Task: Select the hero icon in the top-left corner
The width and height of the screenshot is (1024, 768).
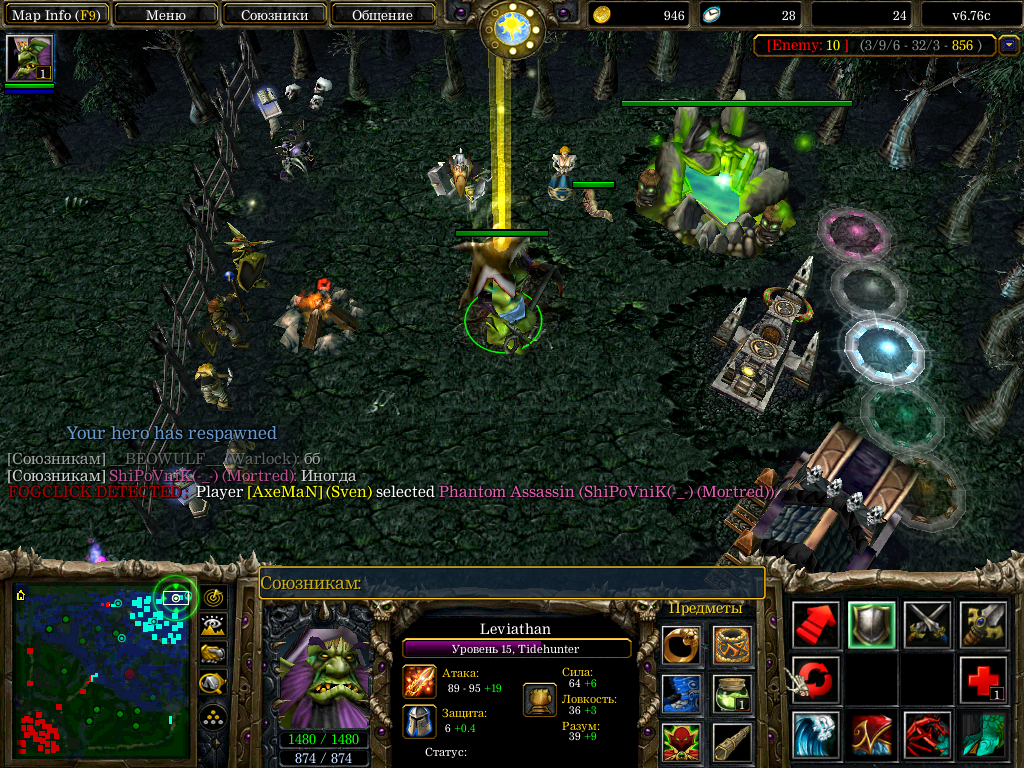Action: [29, 58]
